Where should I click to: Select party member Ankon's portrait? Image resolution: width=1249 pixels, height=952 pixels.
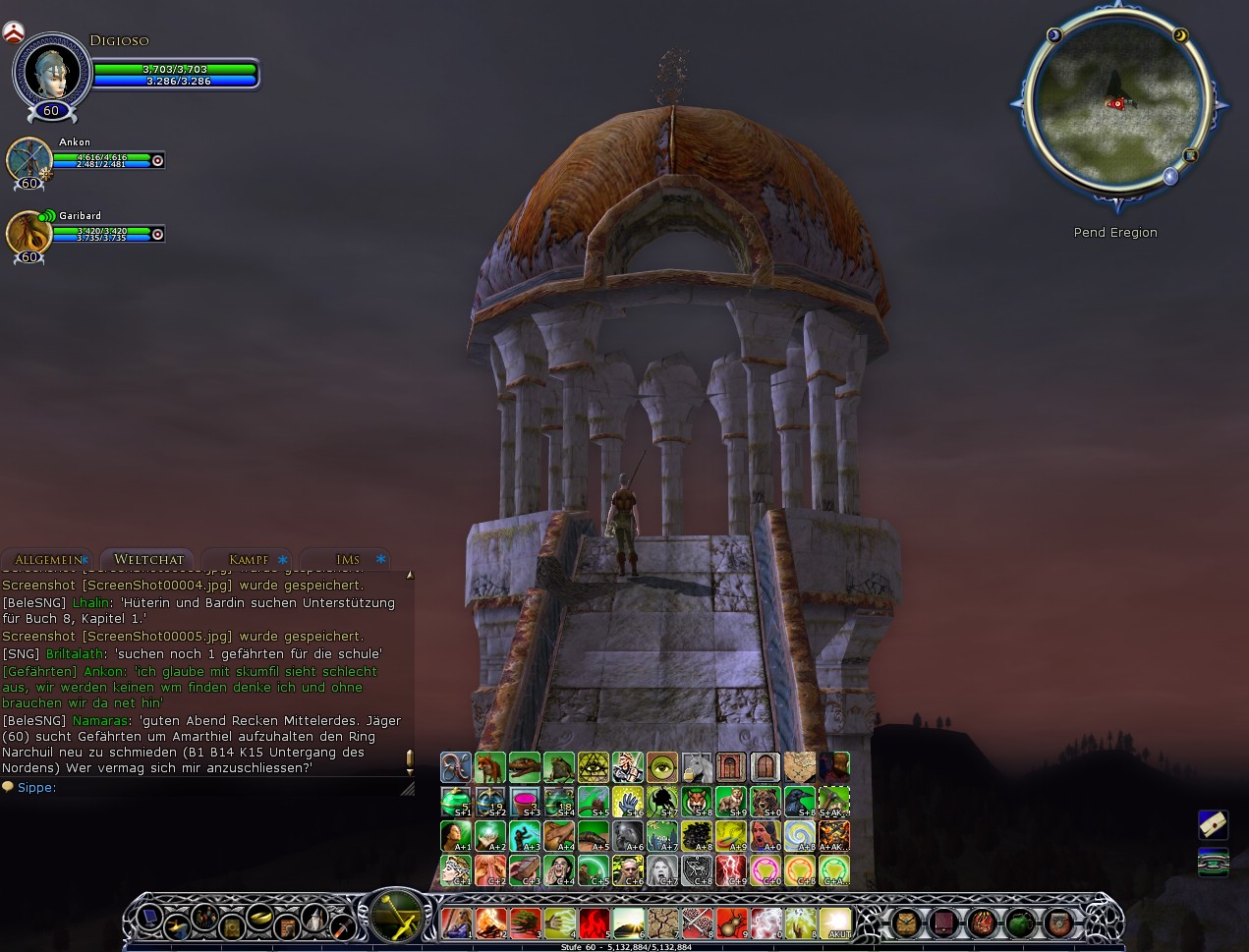pos(28,157)
